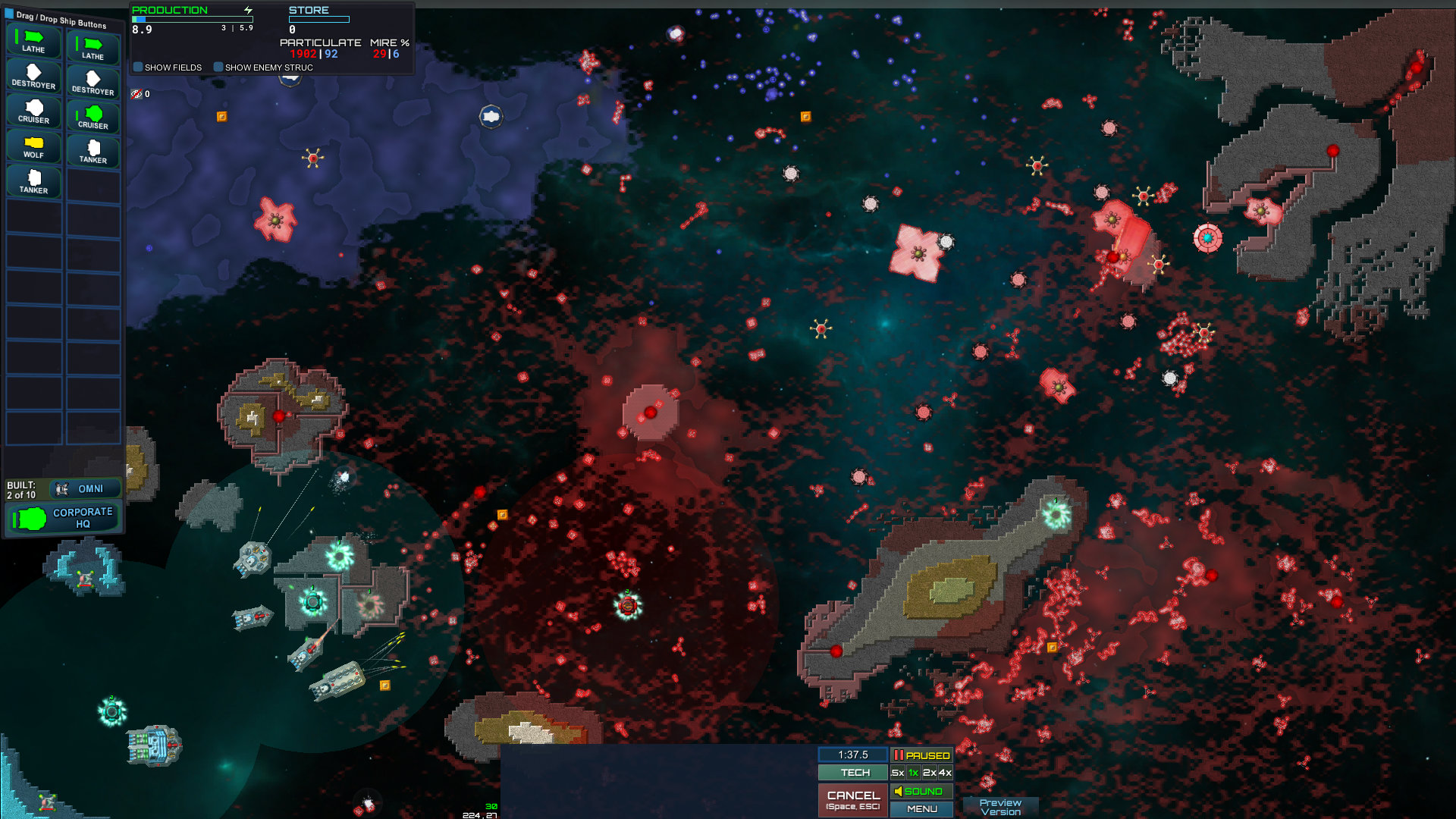The height and width of the screenshot is (819, 1456).
Task: Pick the white Cruiser ship button
Action: click(x=33, y=111)
